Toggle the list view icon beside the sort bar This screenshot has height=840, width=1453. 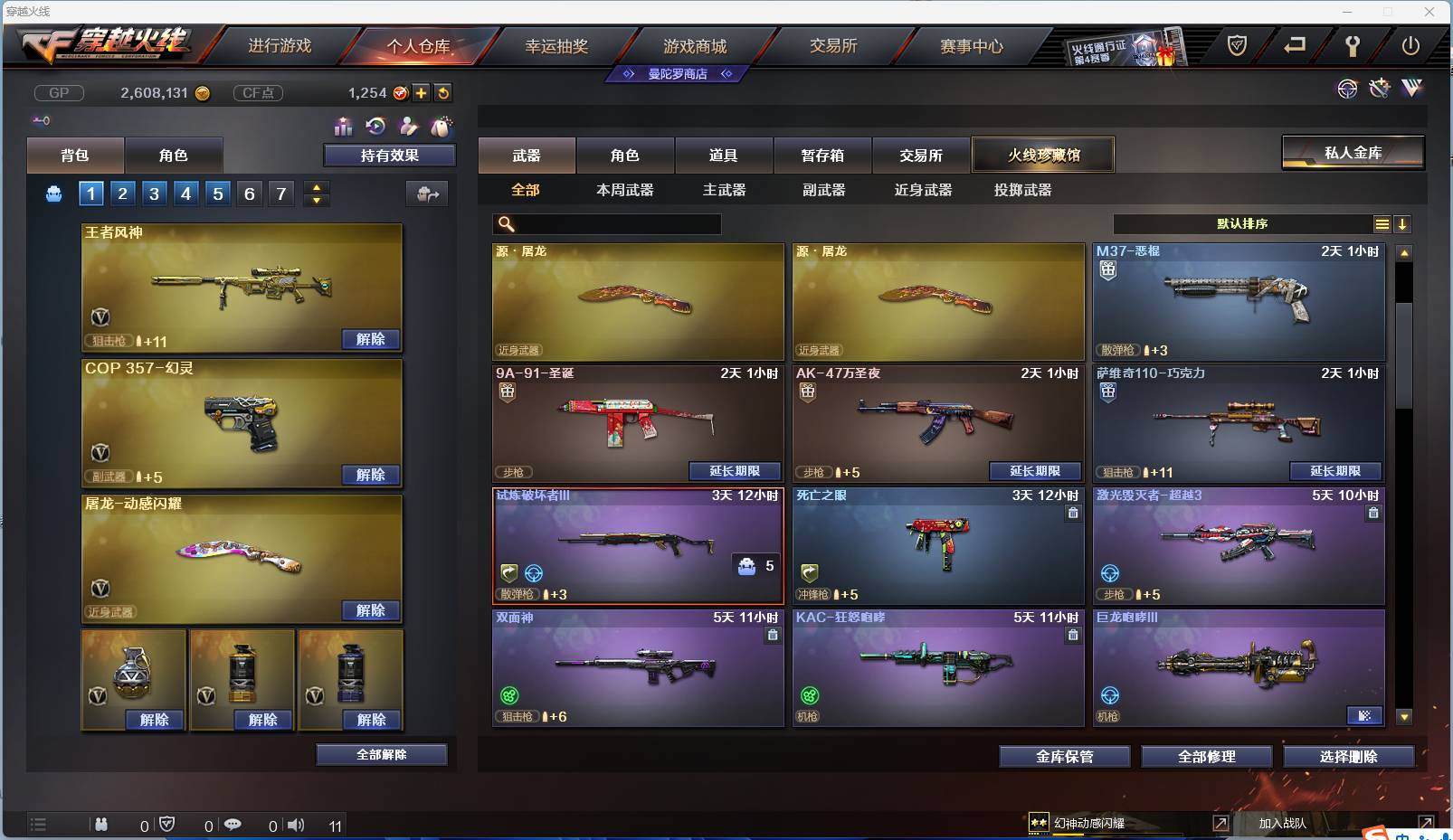click(1383, 223)
